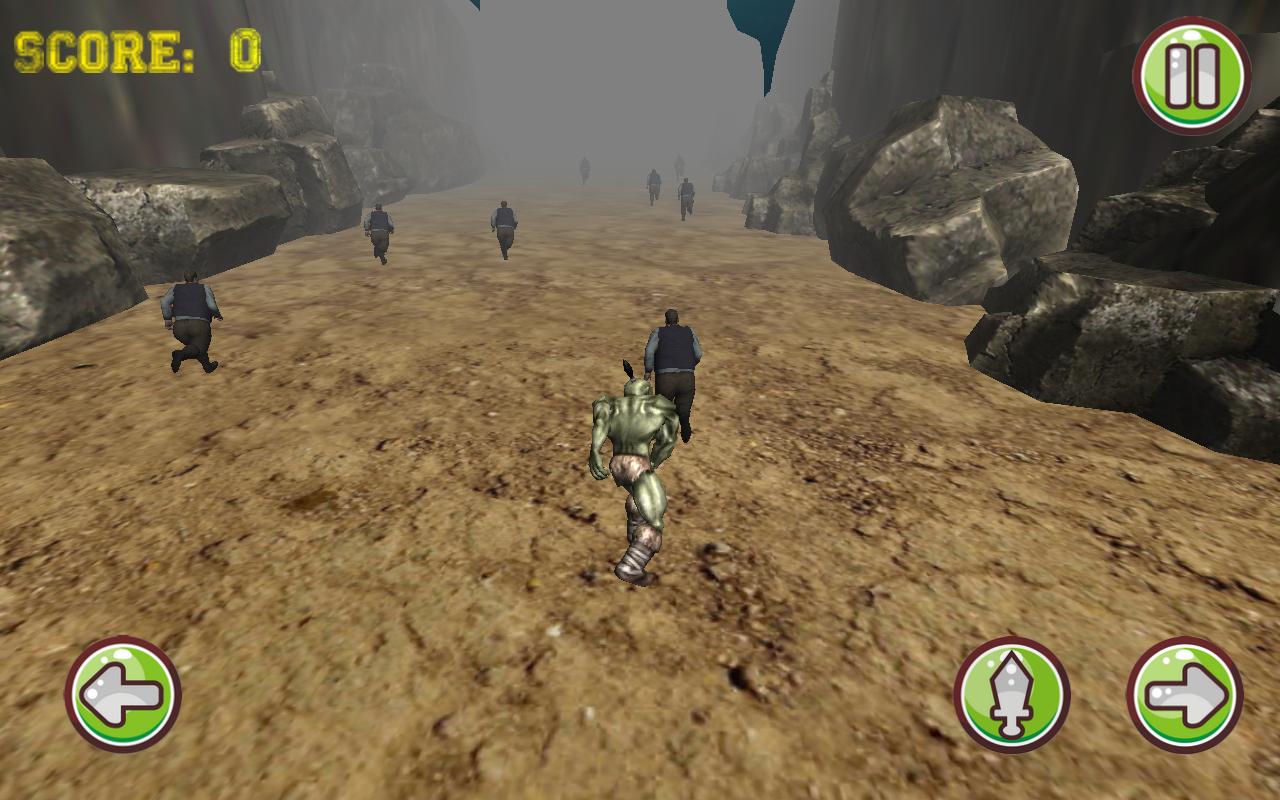Screen dimensions: 1280x800
Task: Attack using the sword button
Action: [x=1011, y=694]
